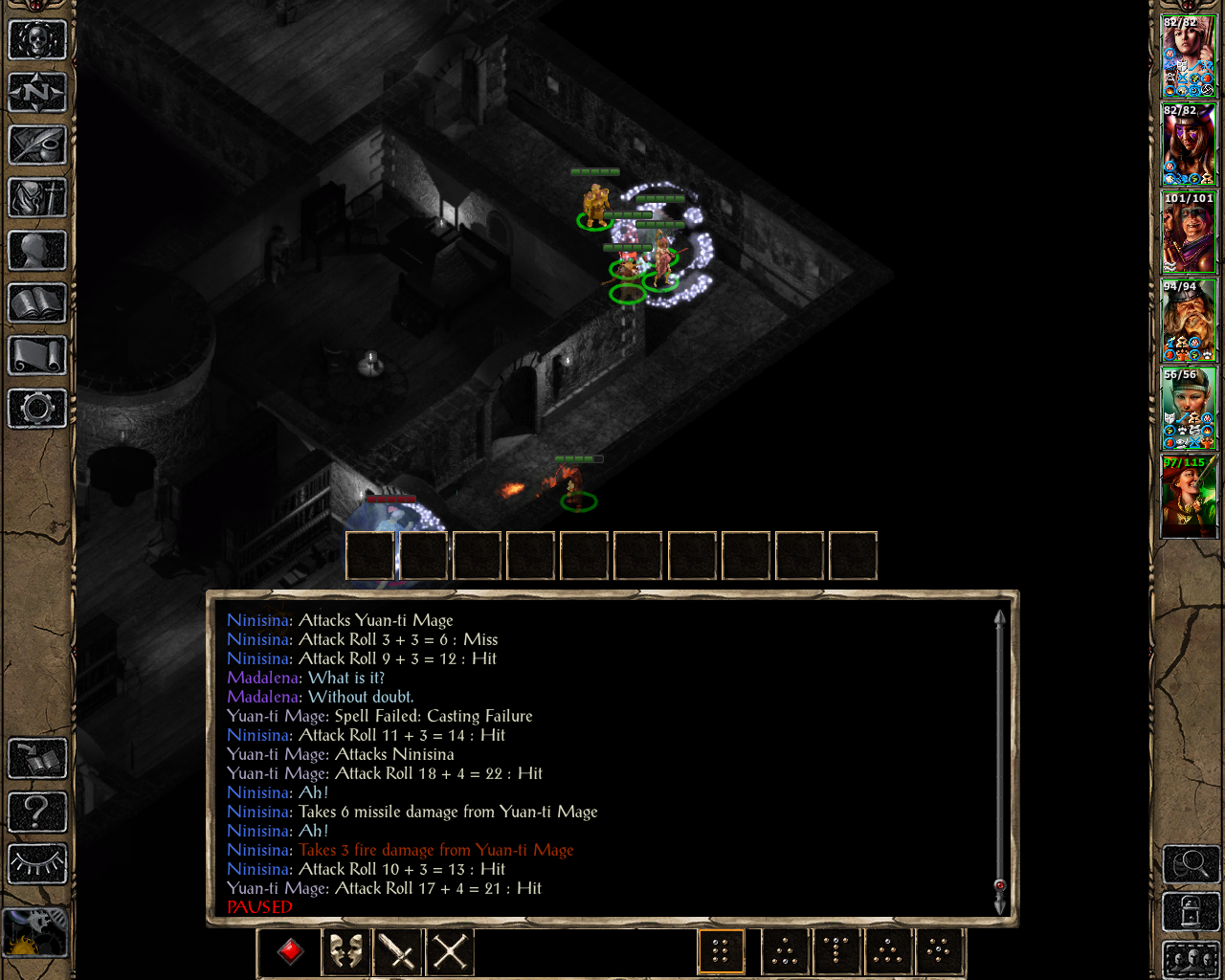Viewport: 1225px width, 980px height.
Task: Select the party member with 101/101 health
Action: point(1189,233)
